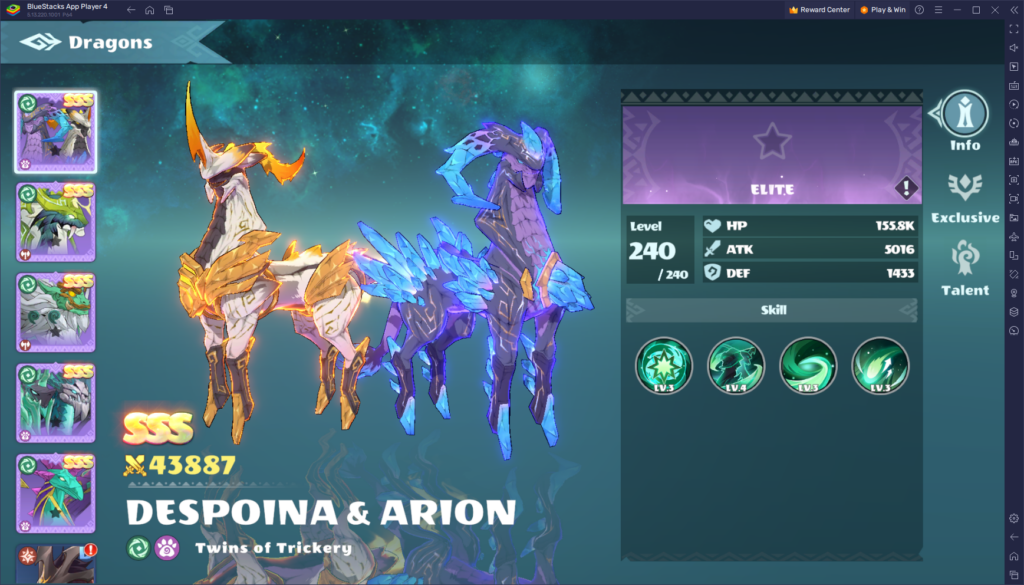Inspect the LV.4 dragon silhouette skill
This screenshot has height=585, width=1024.
(x=736, y=365)
